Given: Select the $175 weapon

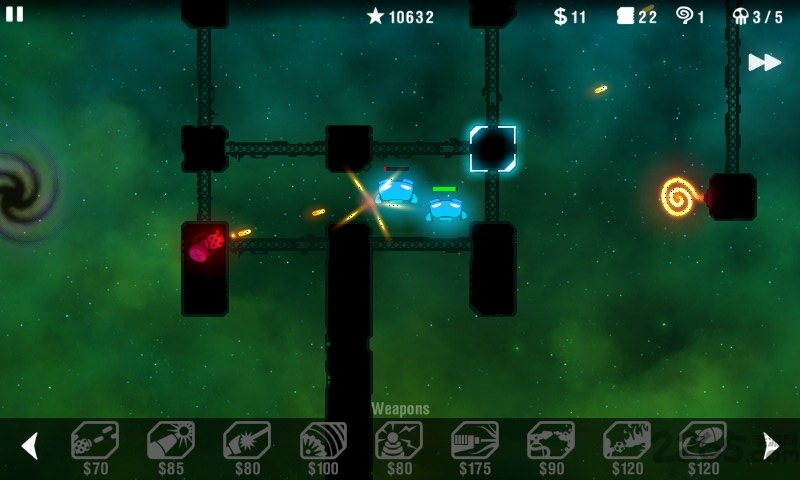Looking at the screenshot, I should click(475, 441).
